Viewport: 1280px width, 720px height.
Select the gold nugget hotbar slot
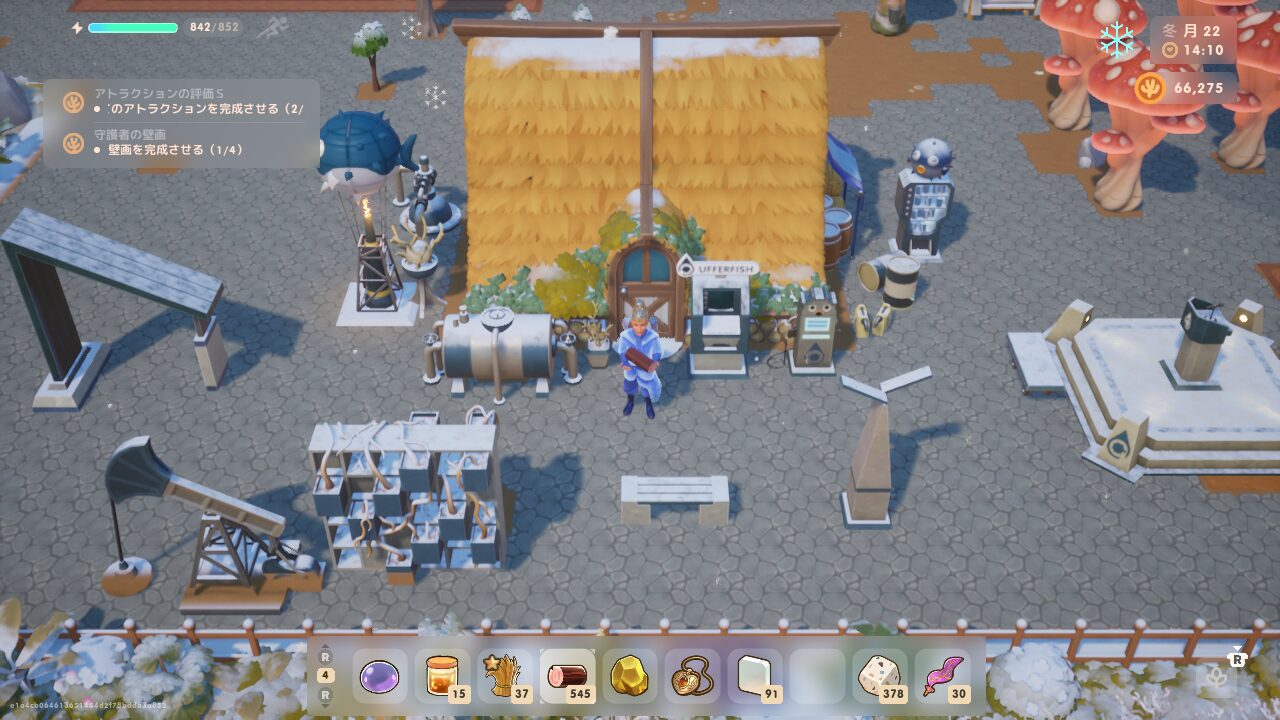coord(629,677)
